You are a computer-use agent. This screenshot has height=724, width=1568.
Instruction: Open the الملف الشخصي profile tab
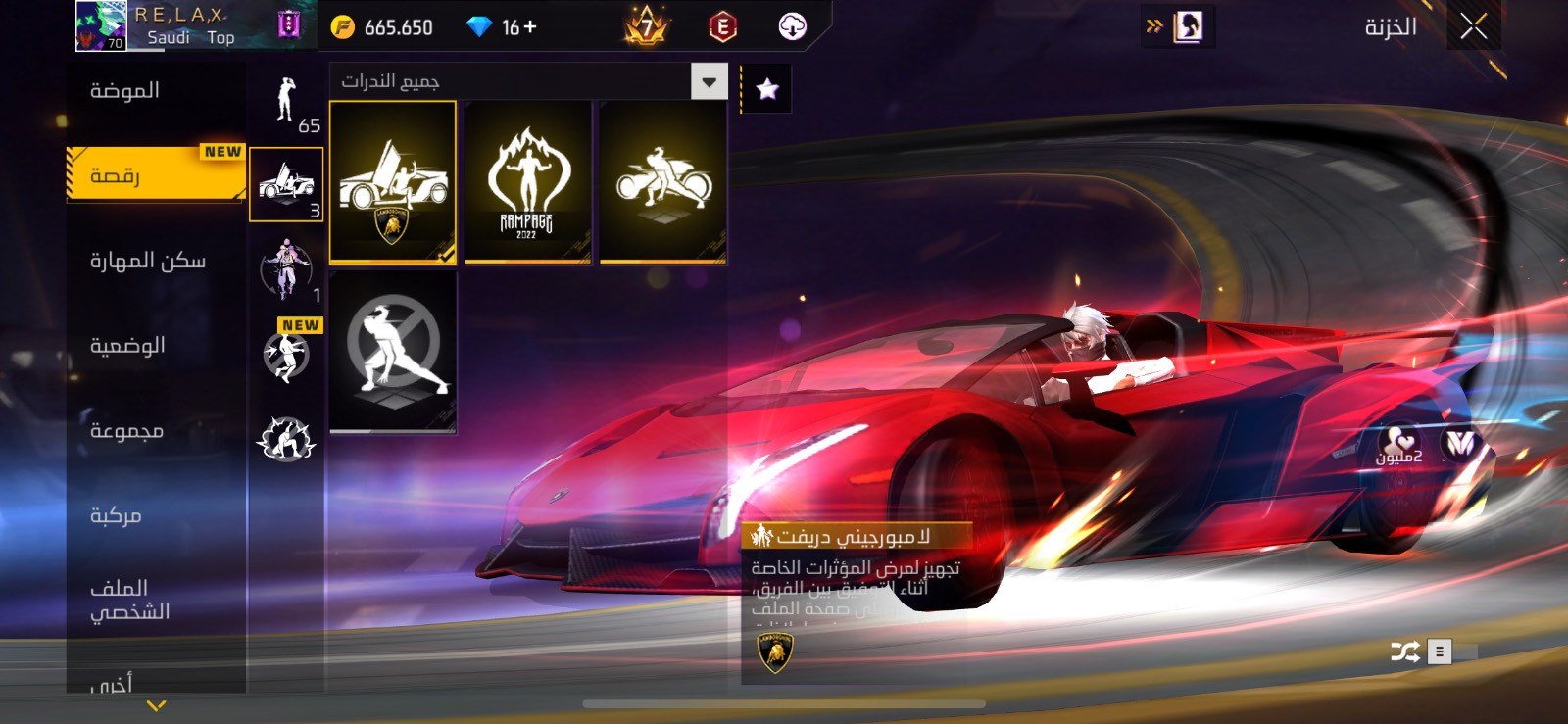click(x=129, y=600)
